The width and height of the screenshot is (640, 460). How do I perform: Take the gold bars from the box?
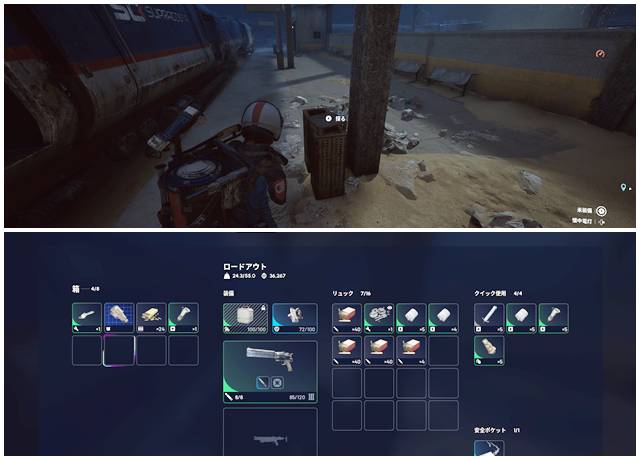click(151, 317)
